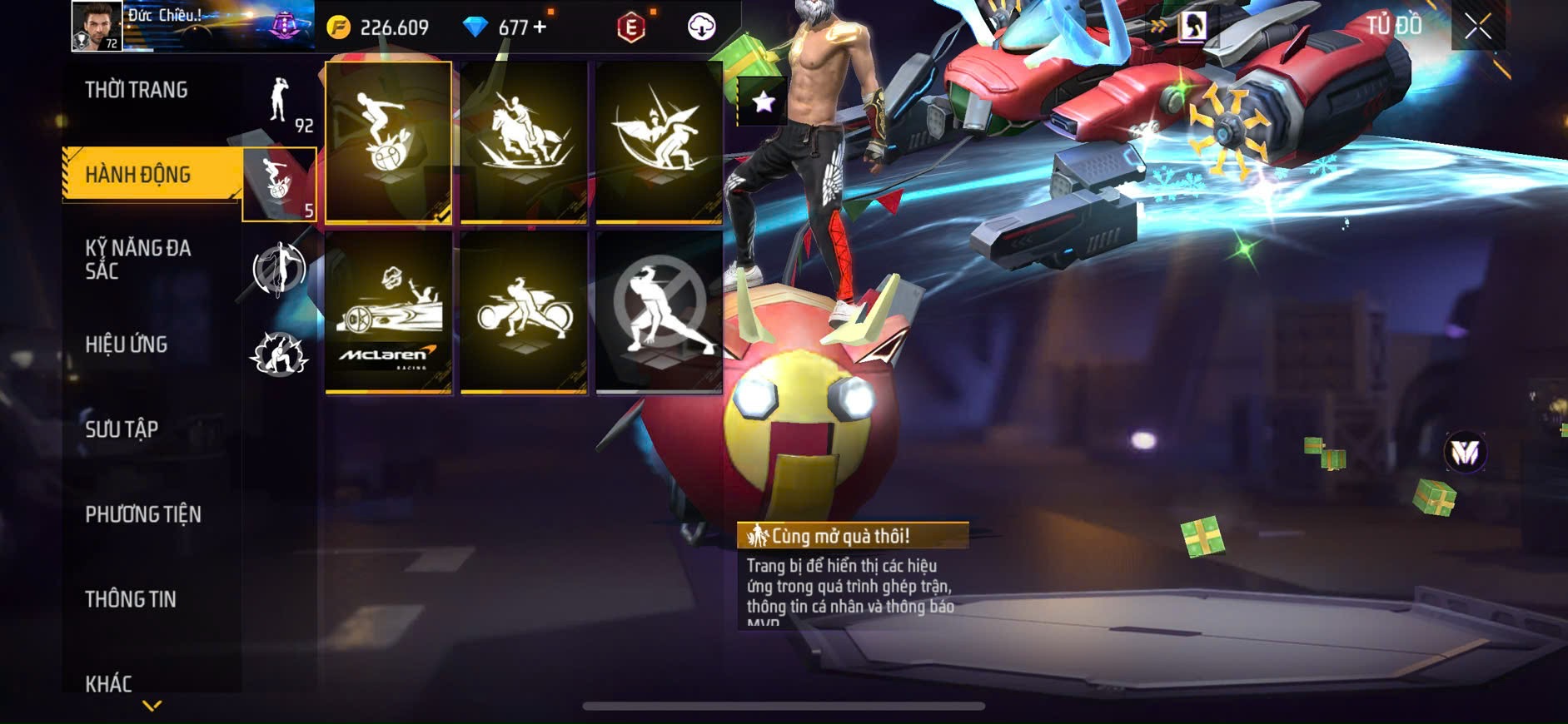Screen dimensions: 1568x724
Task: Select the crossed-out unequip emote tile
Action: point(659,312)
